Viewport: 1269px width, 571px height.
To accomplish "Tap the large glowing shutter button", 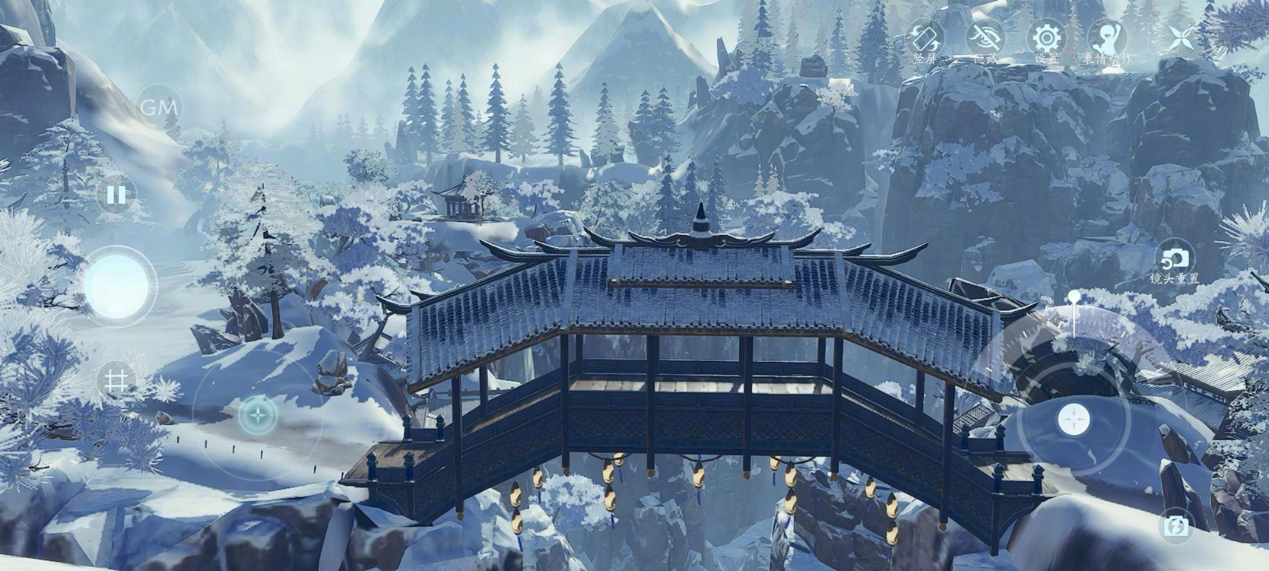I will [x=117, y=286].
